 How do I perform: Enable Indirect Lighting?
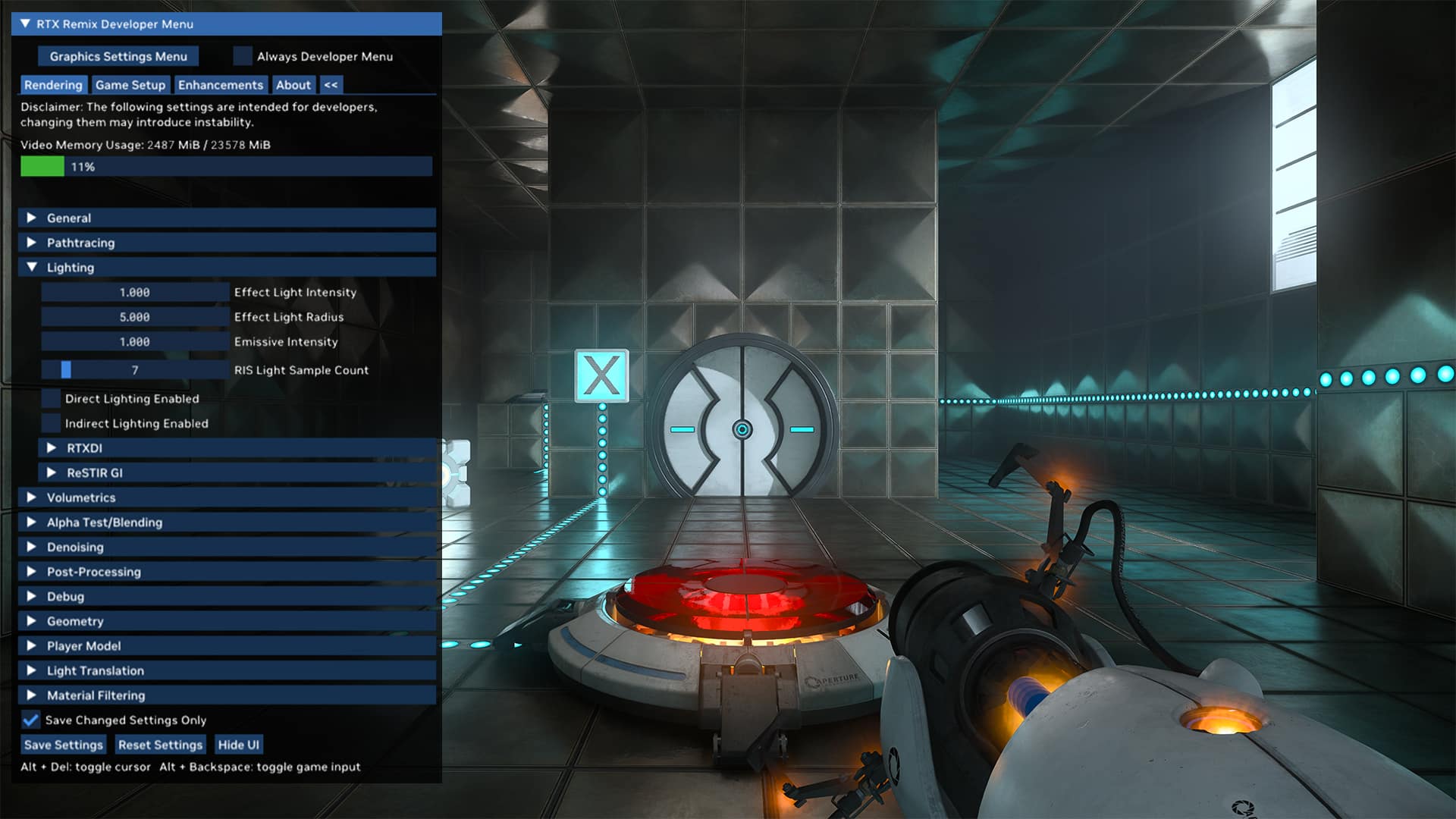[x=52, y=423]
